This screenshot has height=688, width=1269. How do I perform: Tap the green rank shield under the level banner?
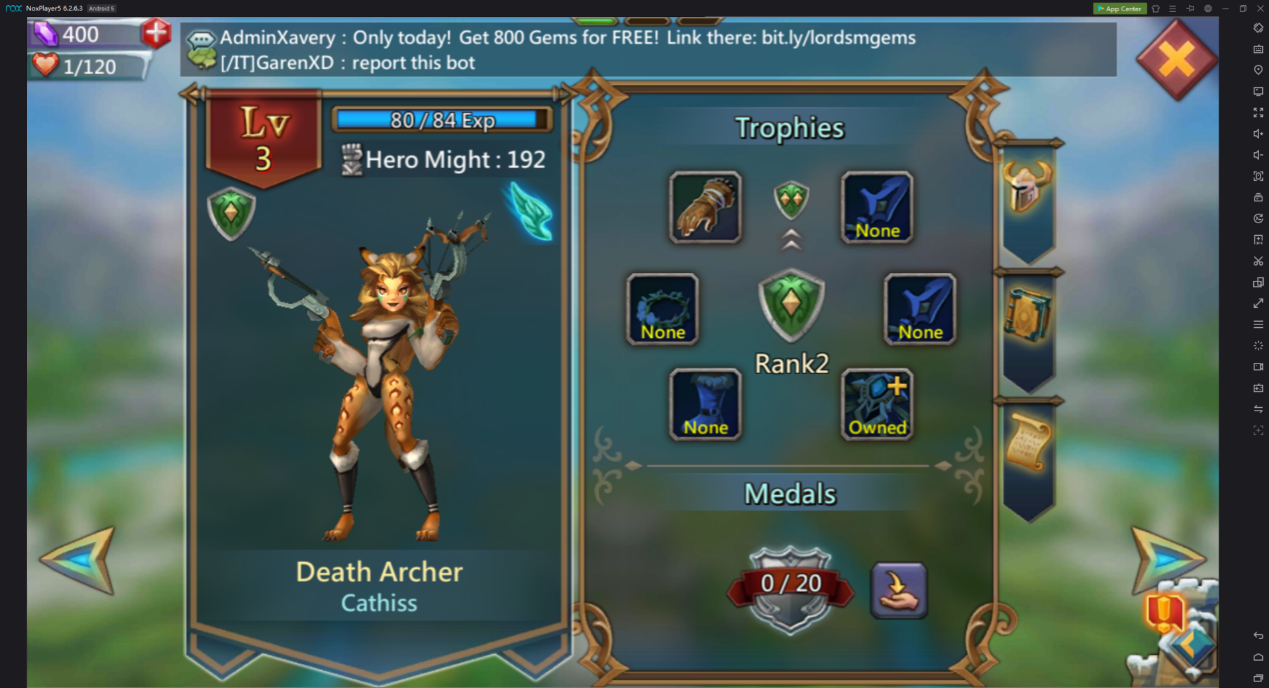pyautogui.click(x=231, y=214)
